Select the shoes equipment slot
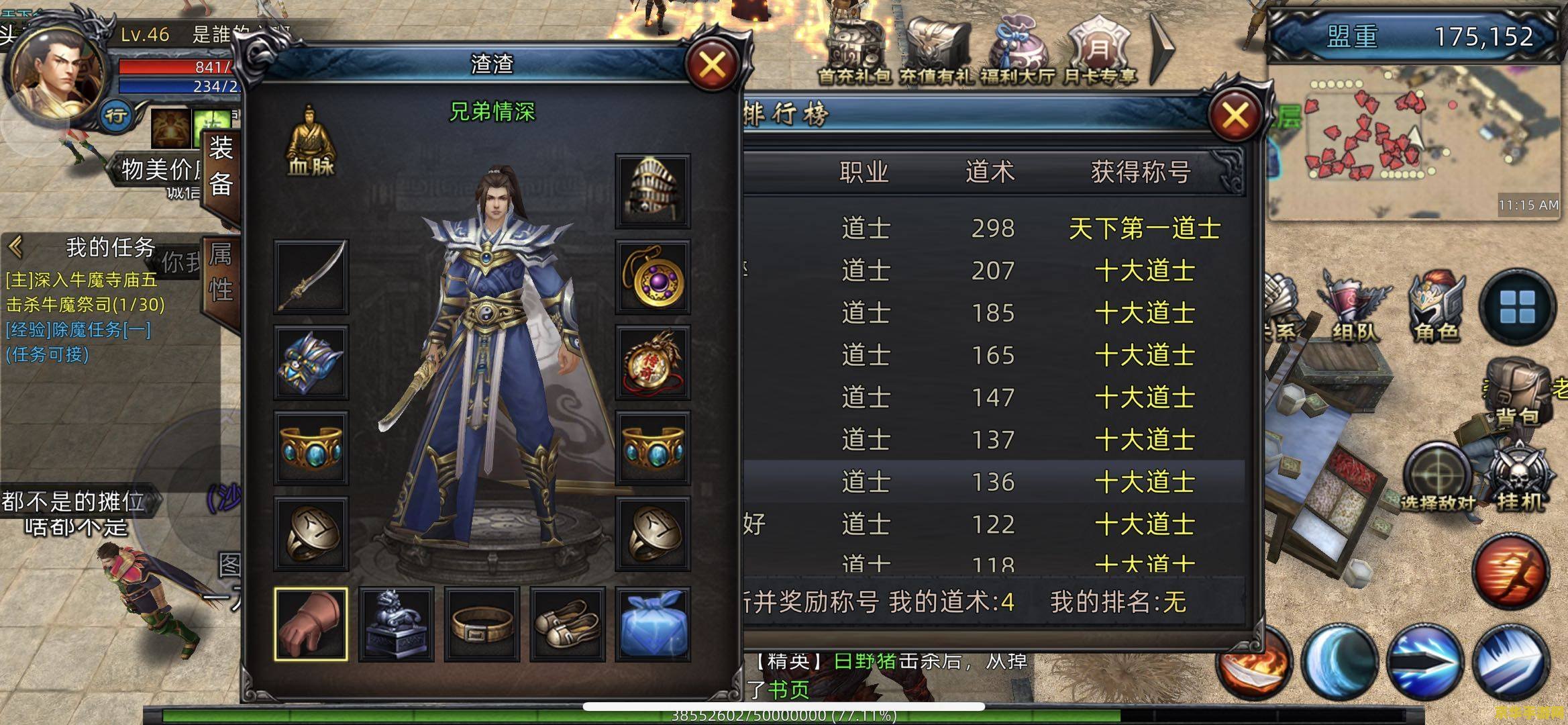Screen dimensions: 1568x725 (568, 624)
